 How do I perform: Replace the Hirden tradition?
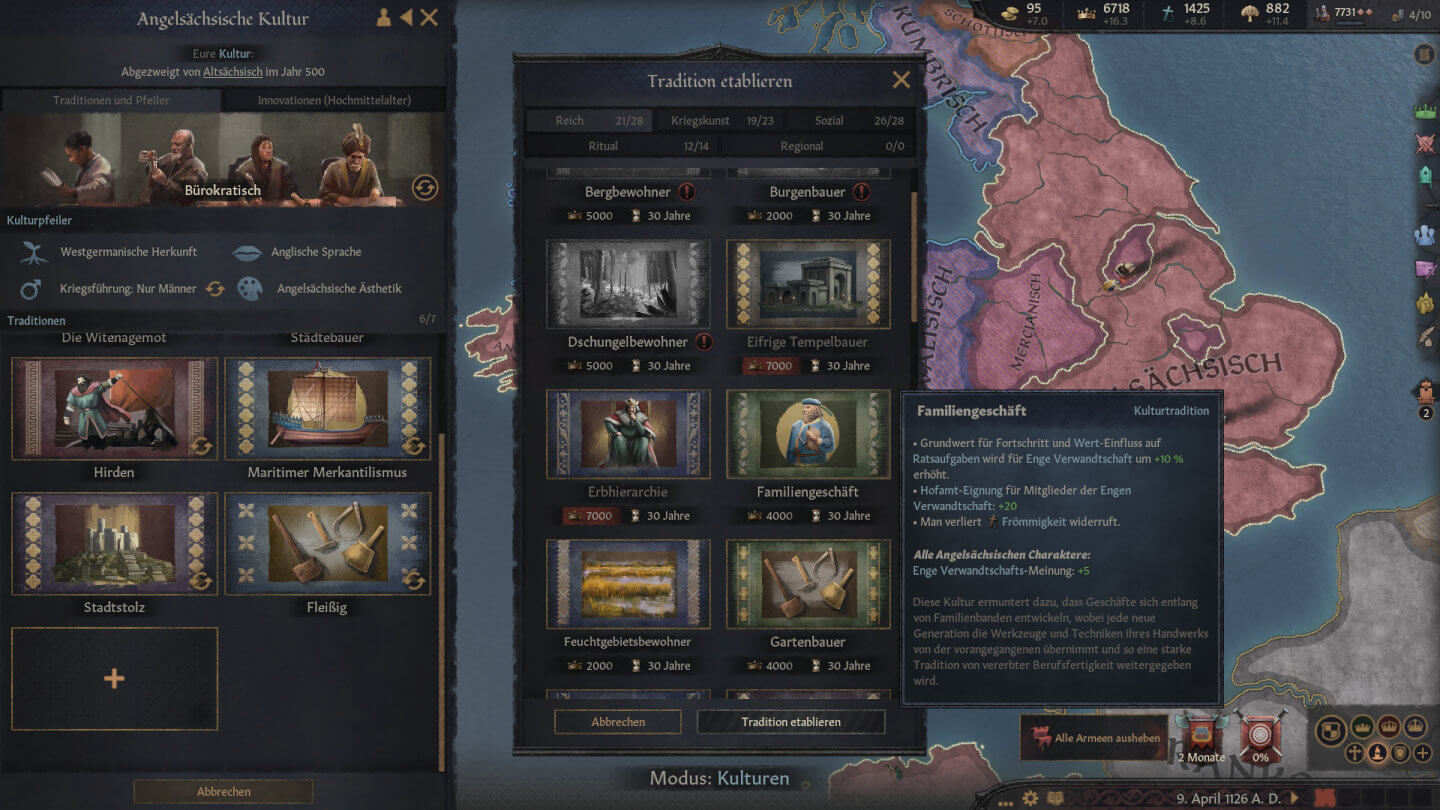[201, 445]
